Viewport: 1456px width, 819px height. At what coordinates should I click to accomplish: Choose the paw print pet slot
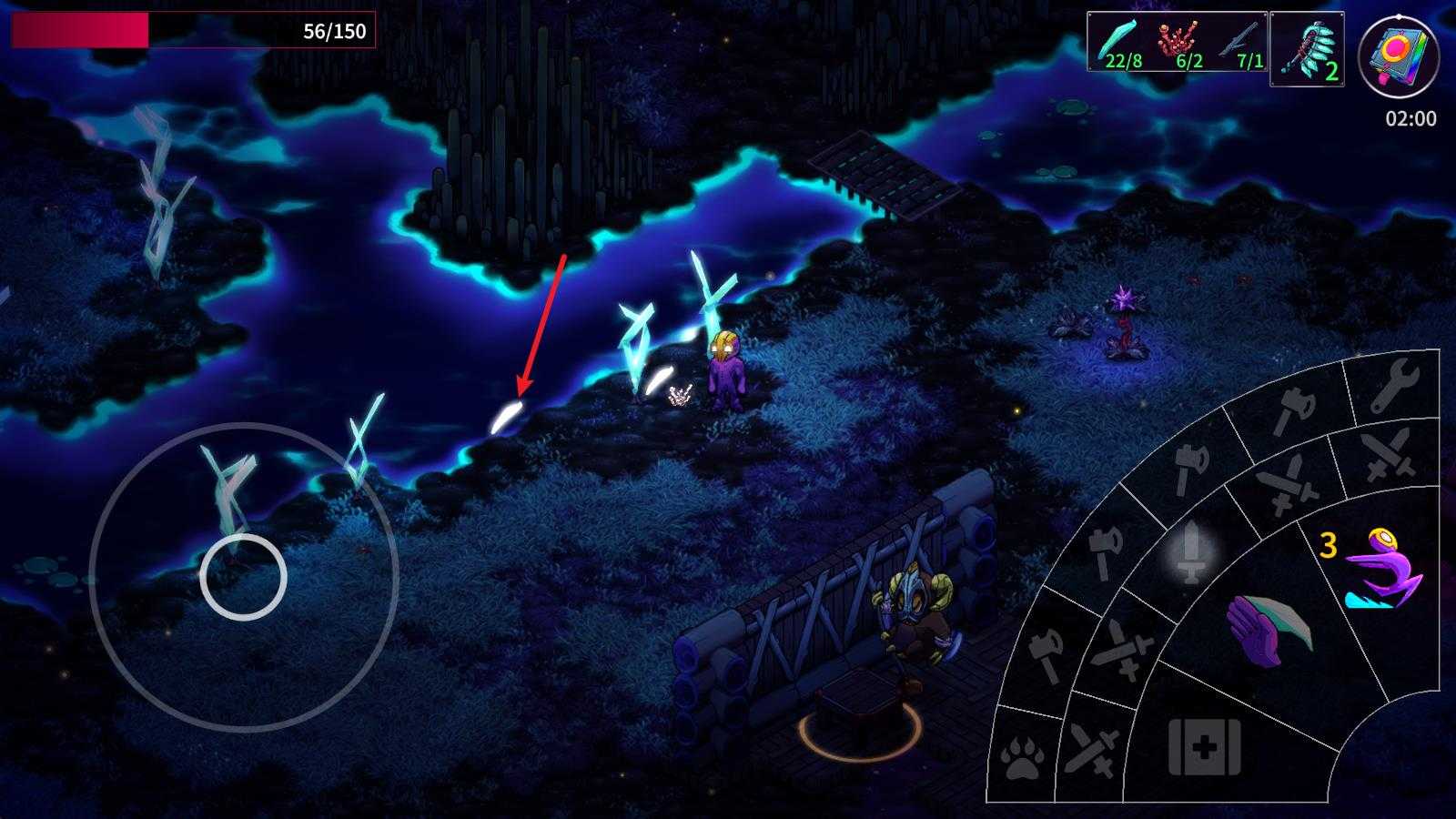[1023, 758]
